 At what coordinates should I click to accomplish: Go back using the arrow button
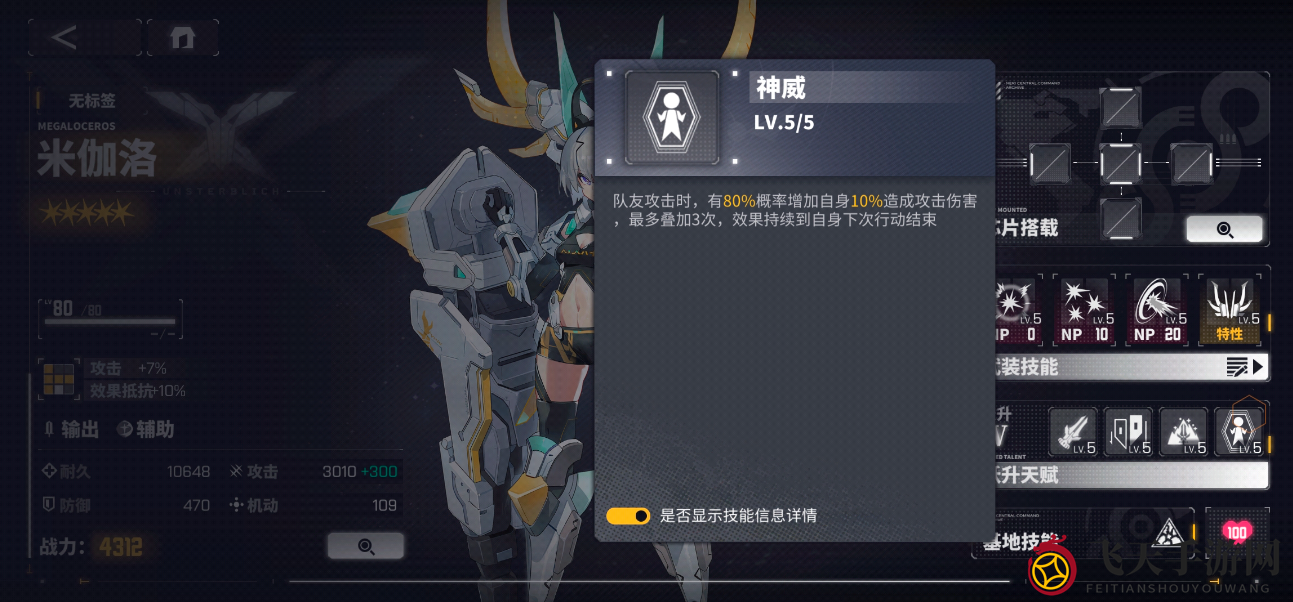[66, 38]
